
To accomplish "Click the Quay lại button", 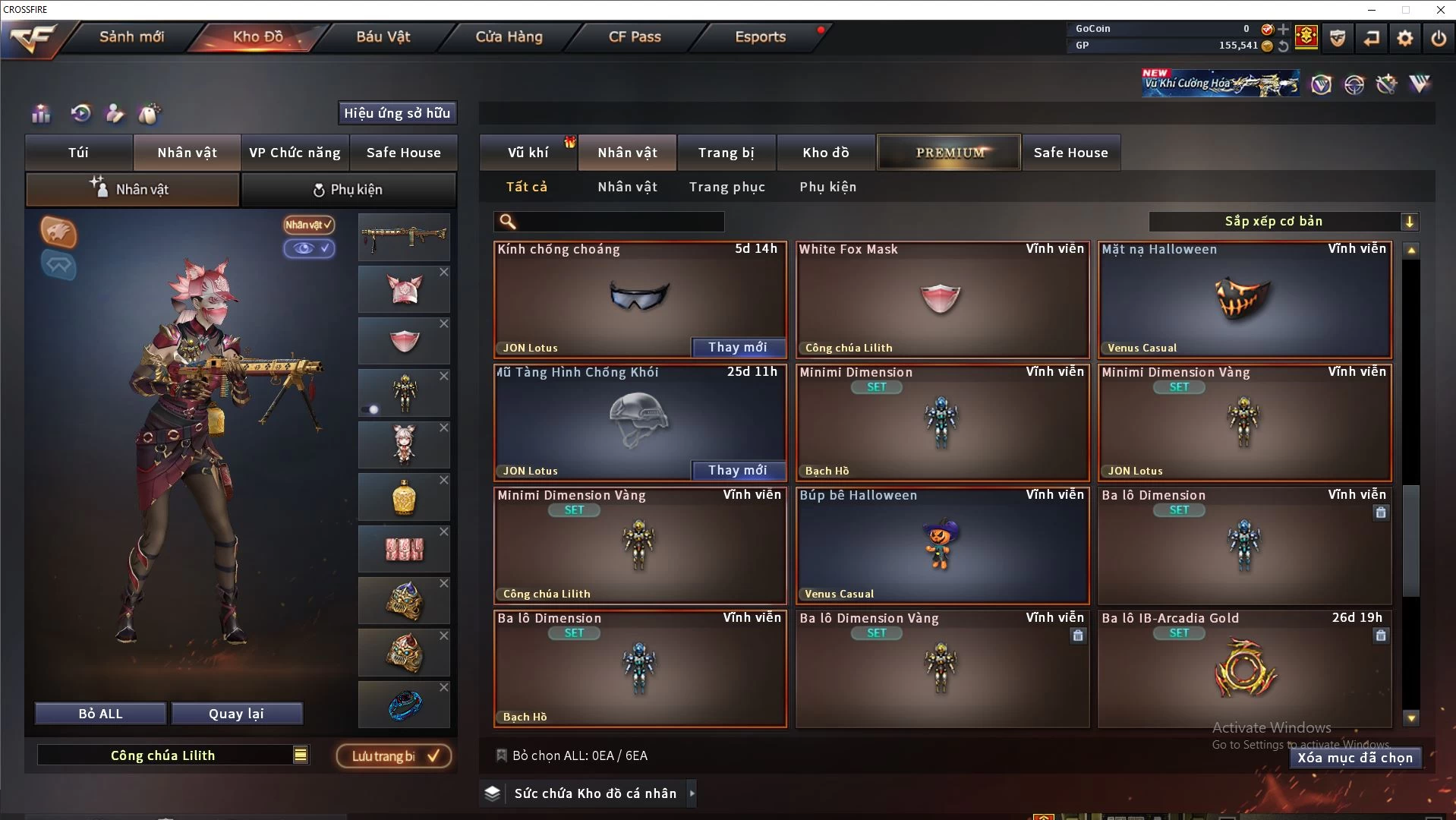I will click(236, 714).
